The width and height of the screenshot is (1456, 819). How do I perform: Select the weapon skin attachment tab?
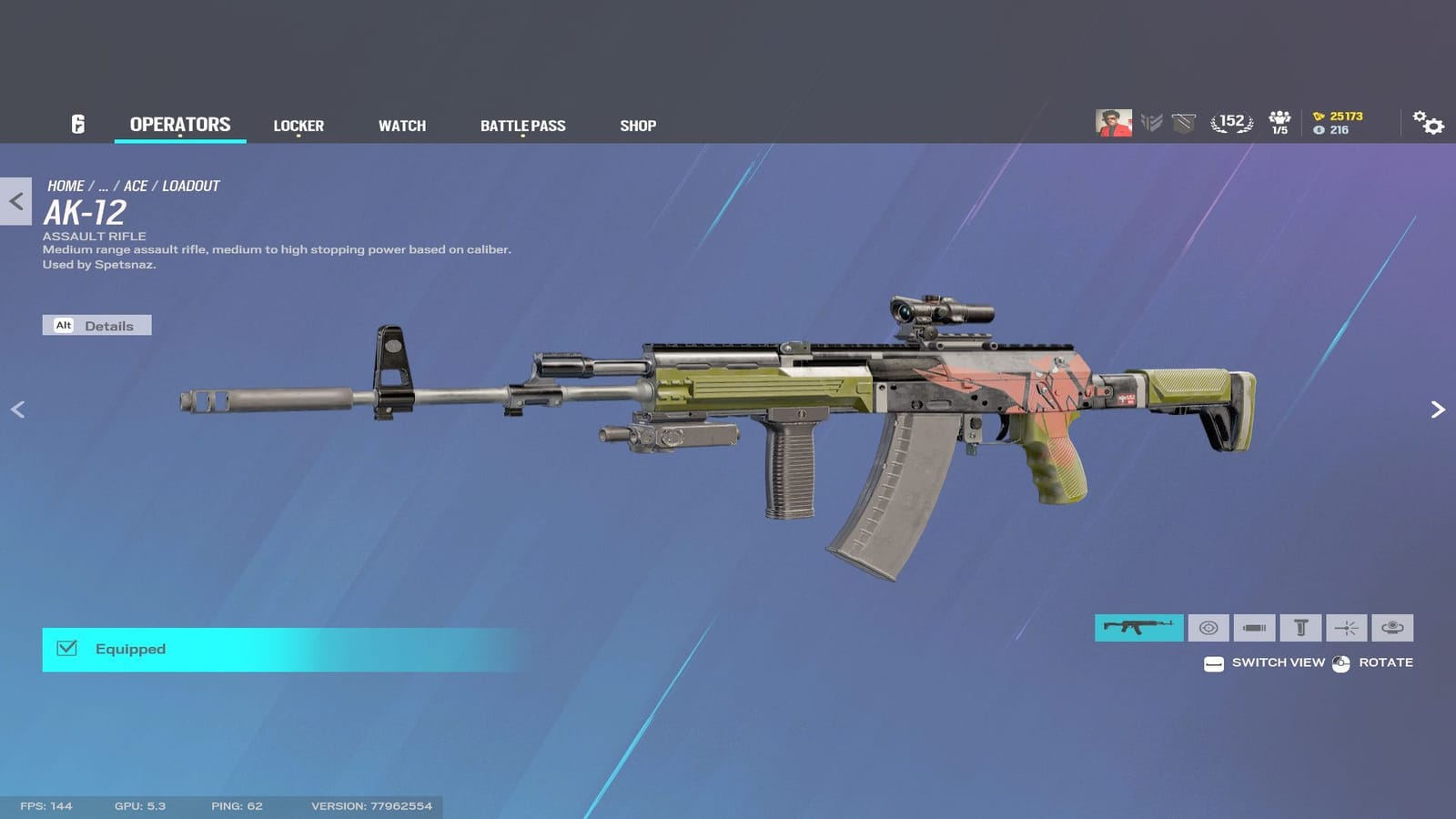point(1139,628)
